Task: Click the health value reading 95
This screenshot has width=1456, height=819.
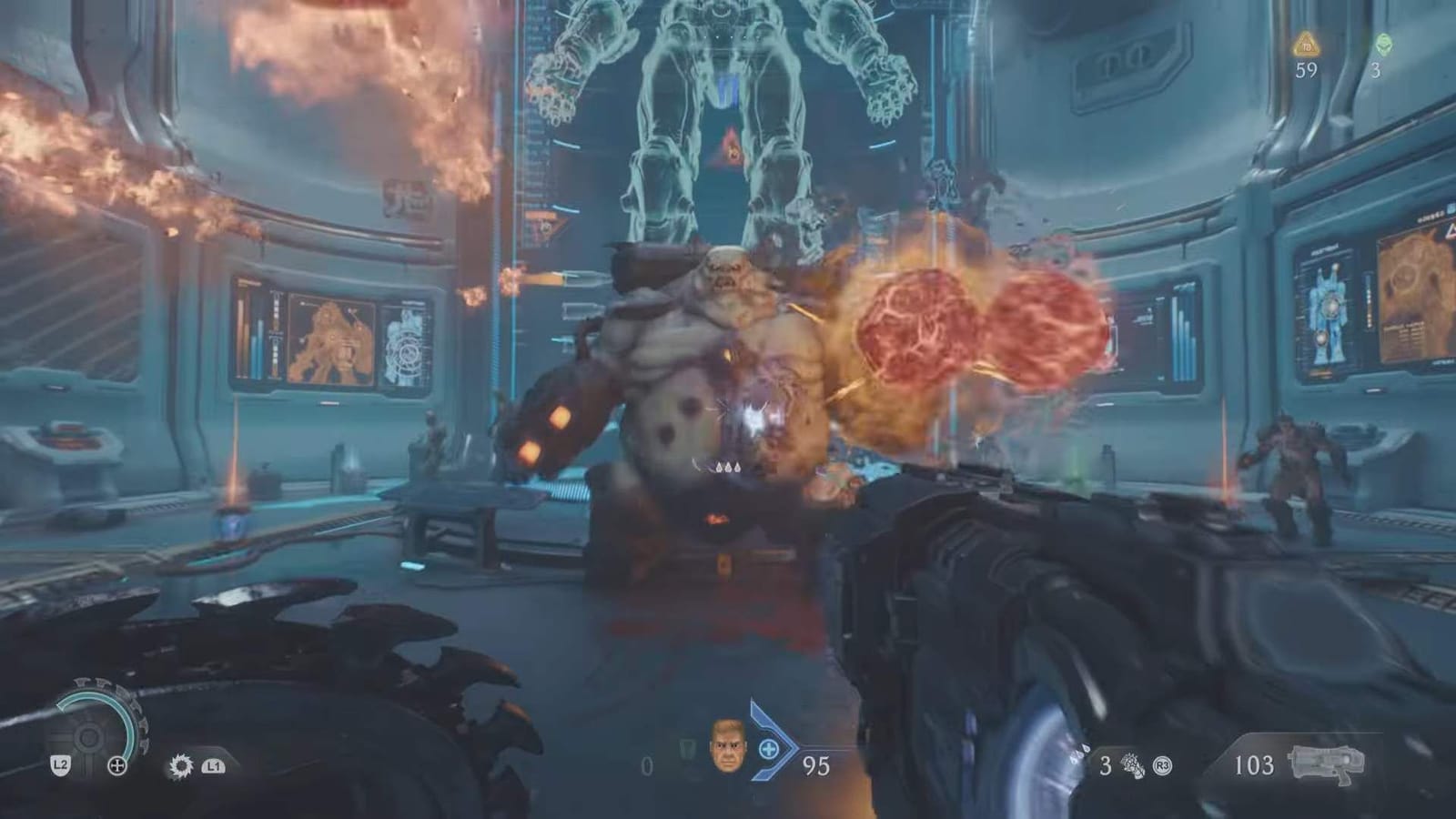Action: (815, 763)
